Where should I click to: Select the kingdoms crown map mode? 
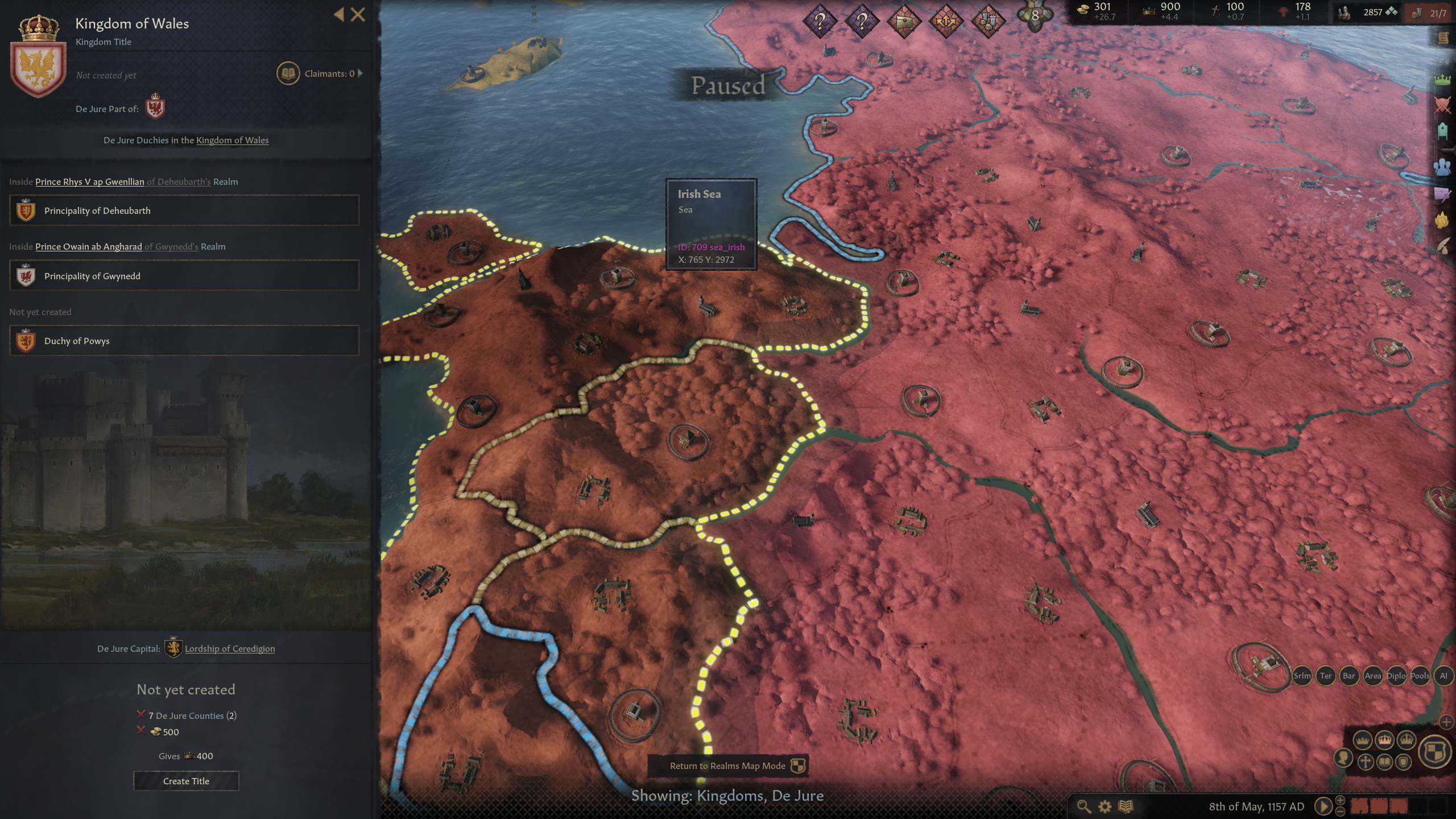pos(1385,740)
